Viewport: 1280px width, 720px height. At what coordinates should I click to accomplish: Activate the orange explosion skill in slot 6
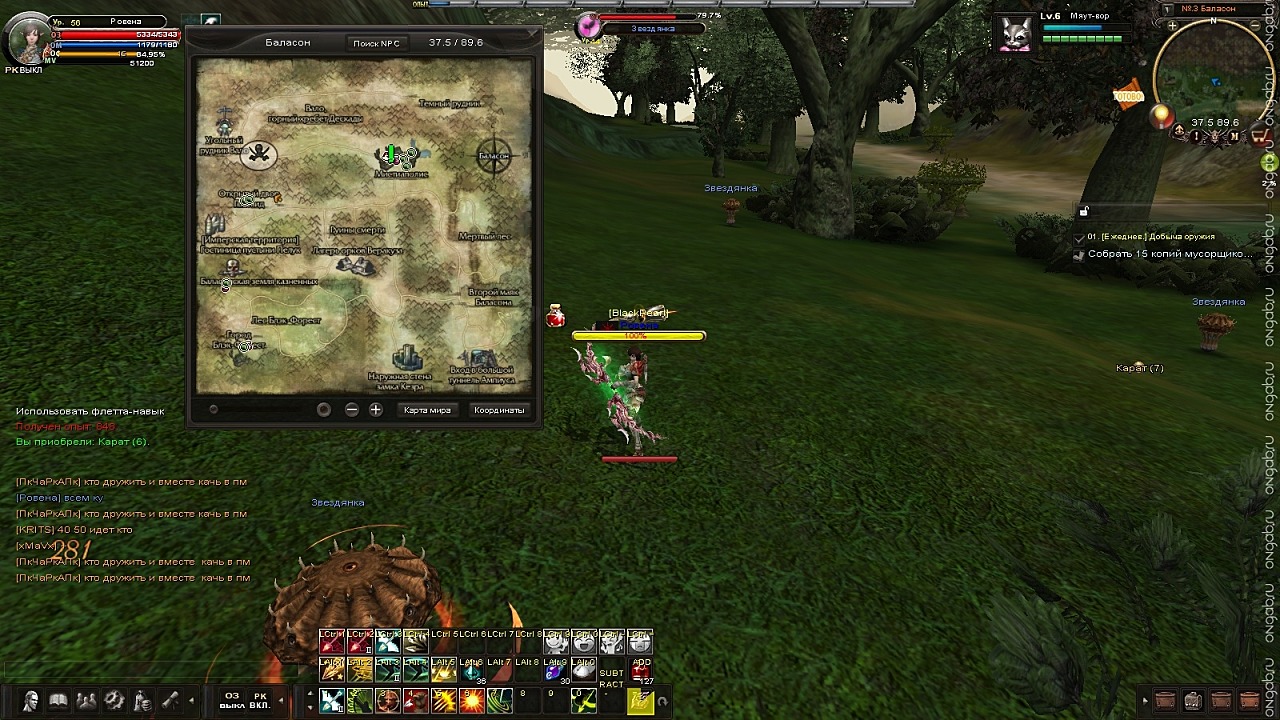[471, 702]
